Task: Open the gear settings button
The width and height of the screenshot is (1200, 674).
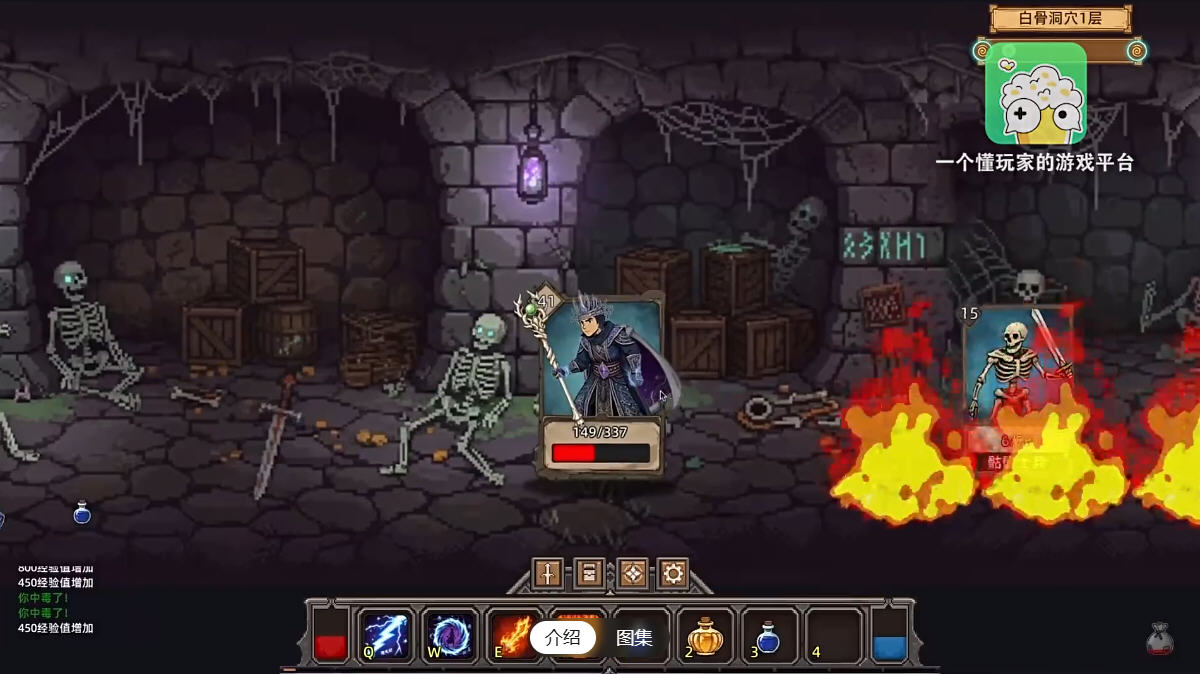Action: (x=674, y=573)
